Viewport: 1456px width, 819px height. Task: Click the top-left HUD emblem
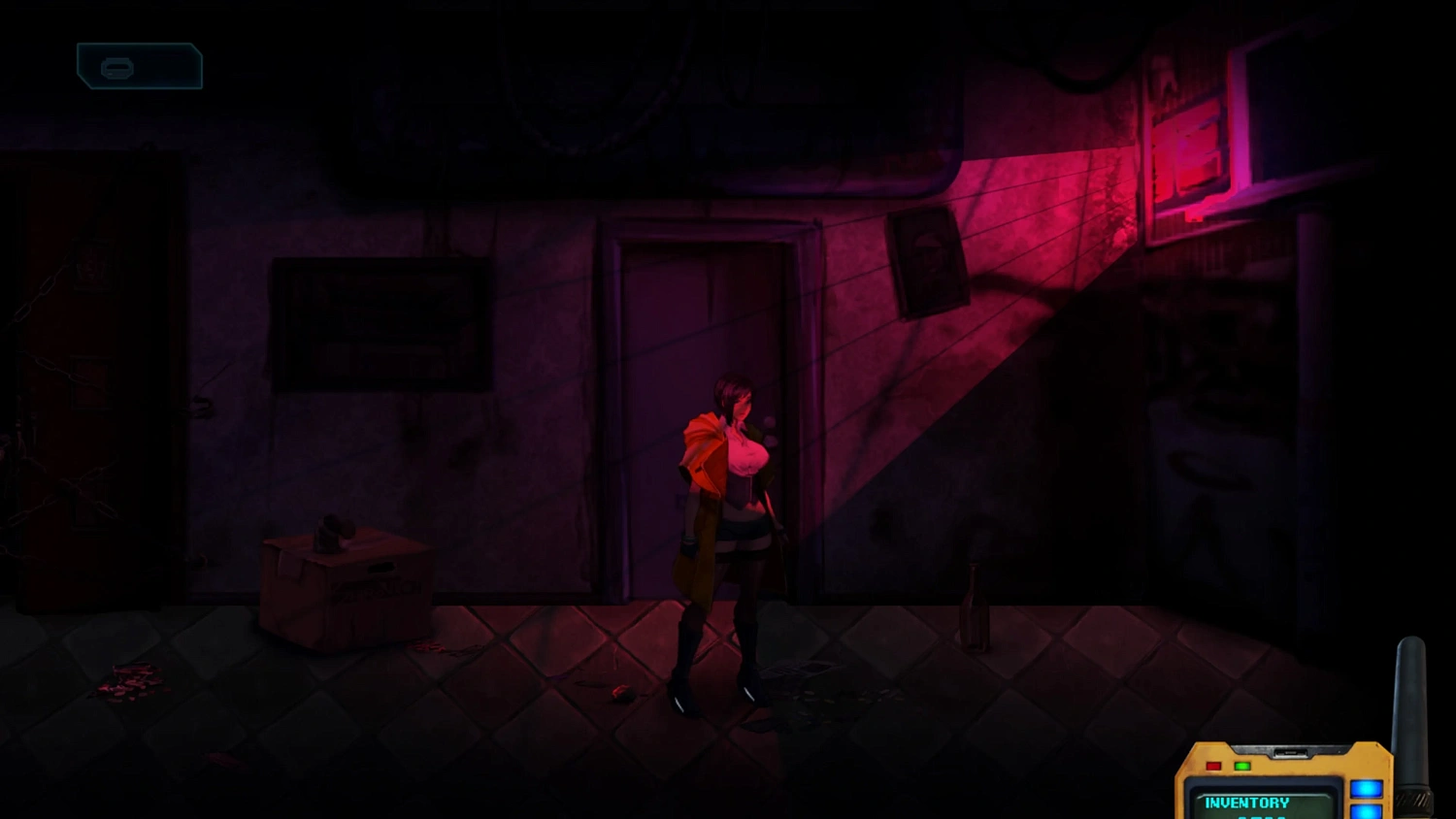click(x=139, y=64)
